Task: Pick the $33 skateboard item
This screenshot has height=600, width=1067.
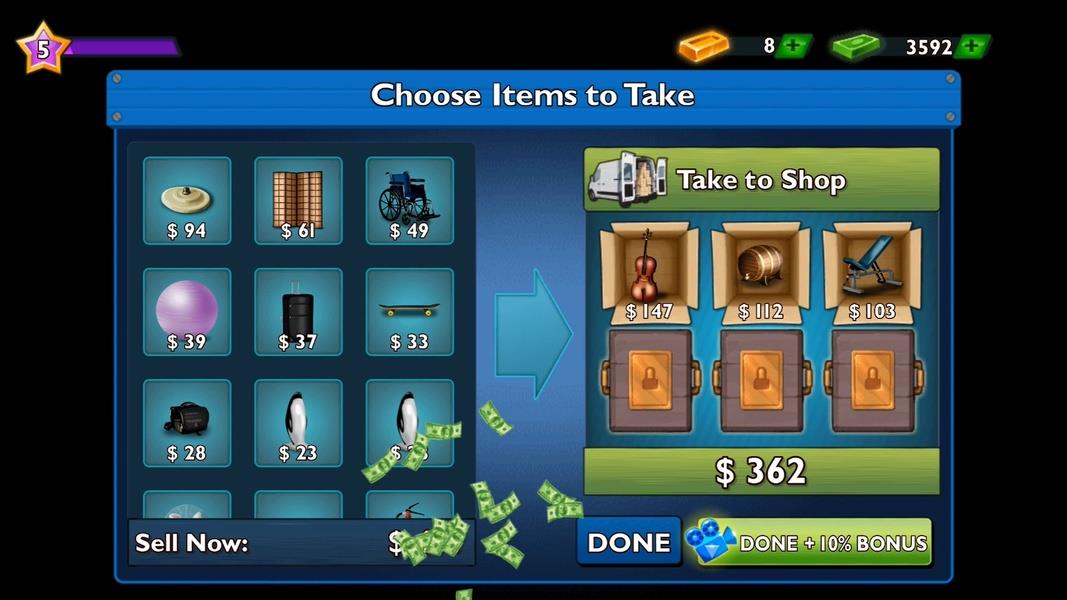Action: (409, 312)
